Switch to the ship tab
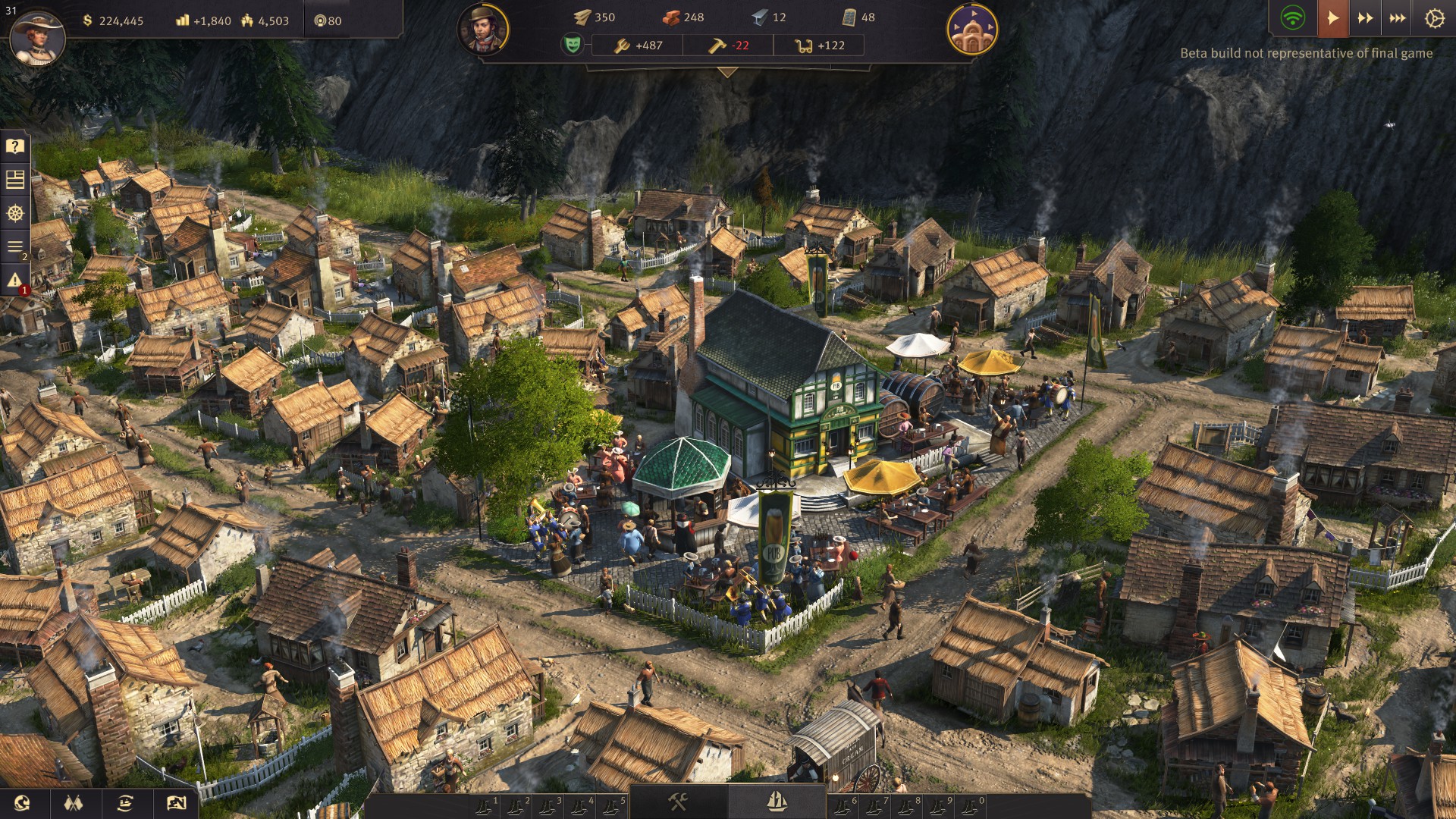This screenshot has height=819, width=1456. (776, 802)
